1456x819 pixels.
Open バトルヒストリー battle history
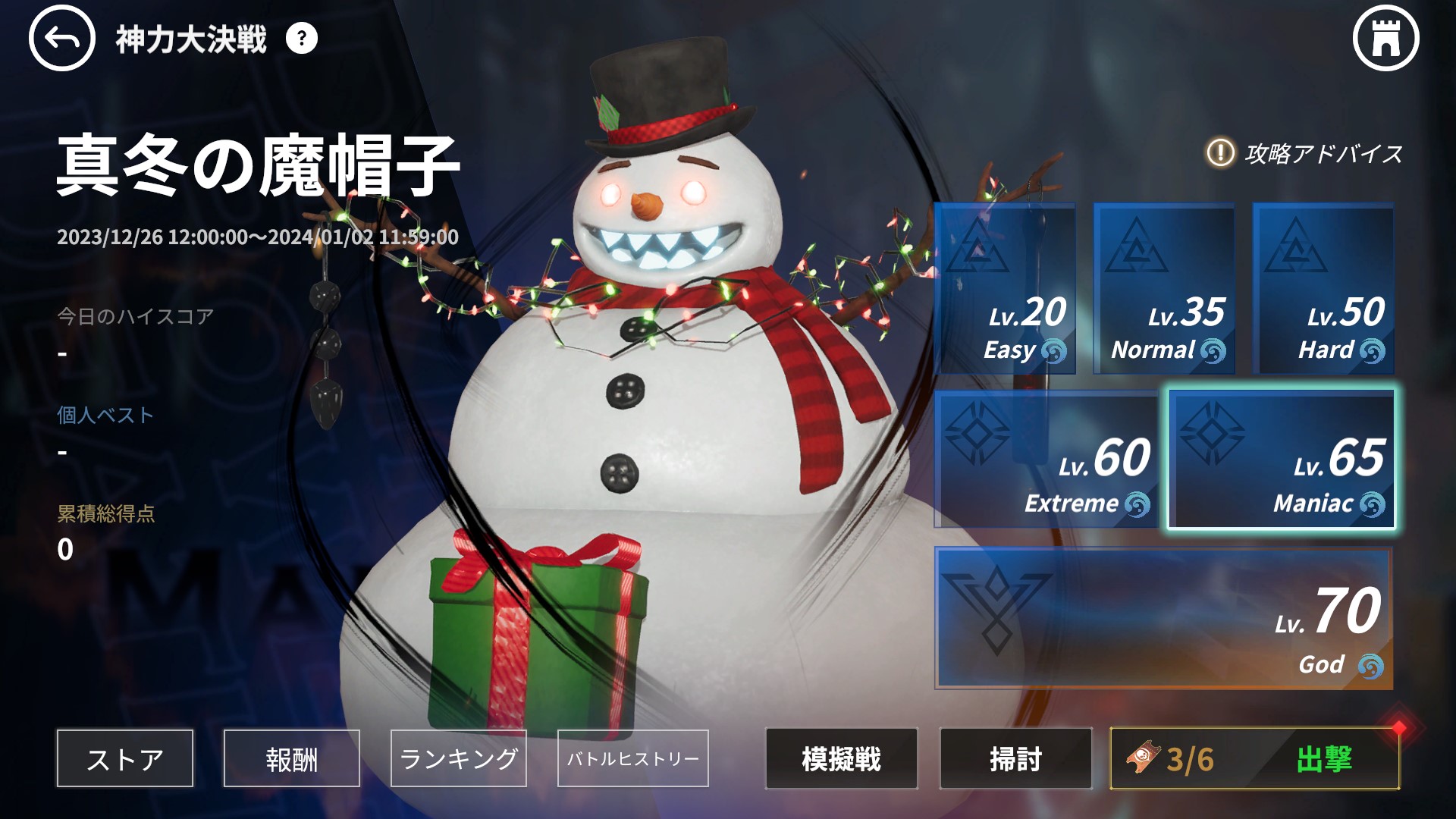pos(632,758)
